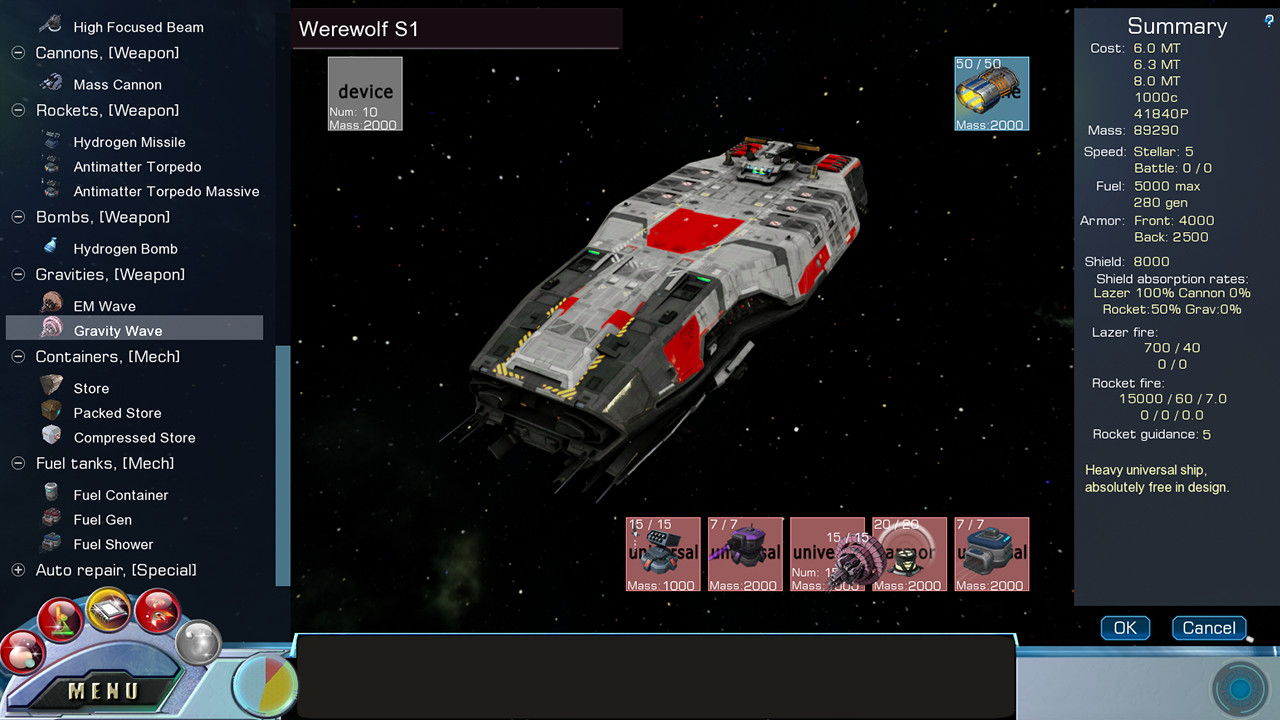Click the Hydrogen Bomb icon
Screen dimensions: 1280x720
coord(52,247)
